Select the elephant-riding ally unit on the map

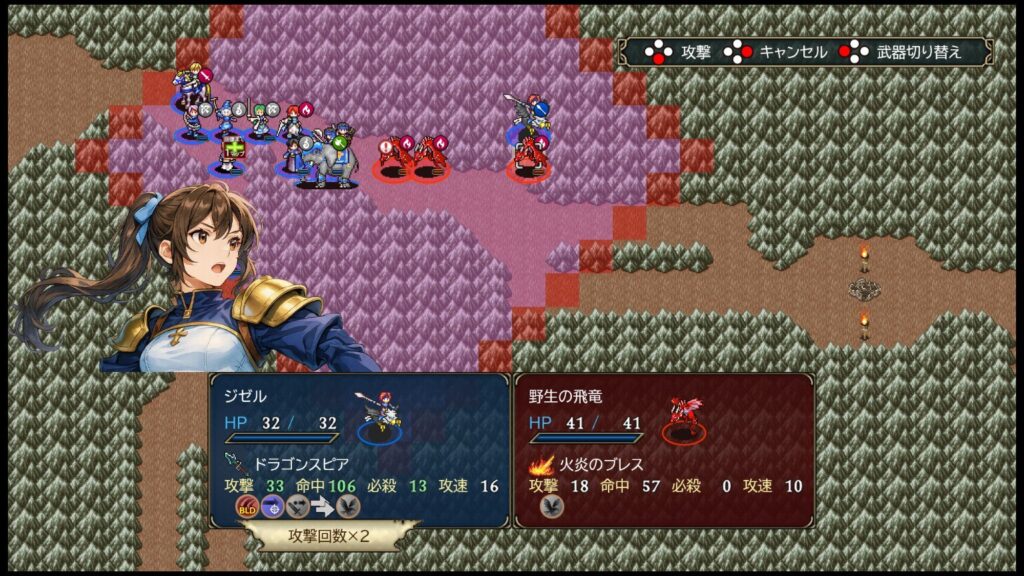(x=326, y=160)
